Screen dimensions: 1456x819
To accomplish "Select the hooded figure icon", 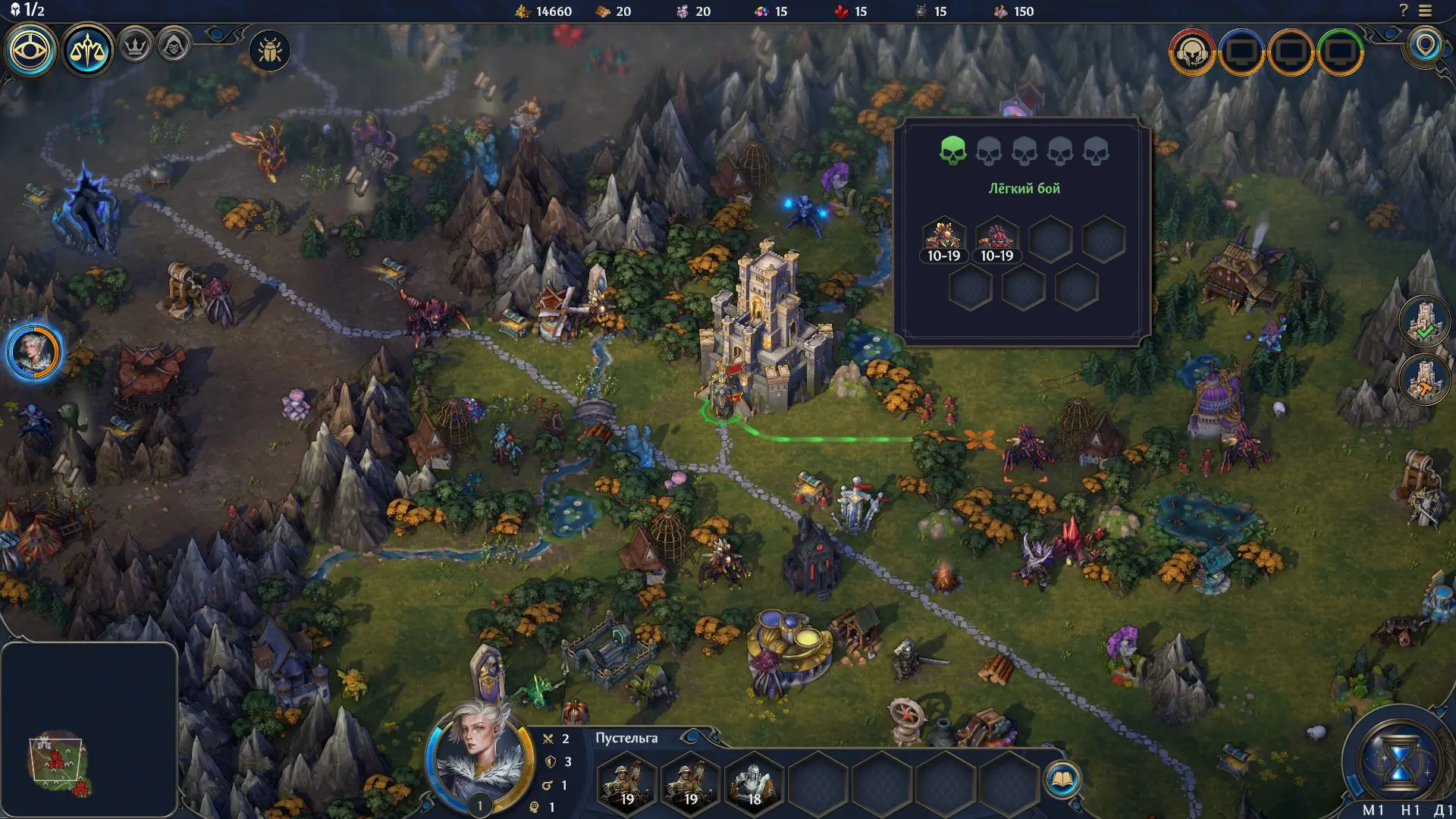I will click(x=174, y=47).
